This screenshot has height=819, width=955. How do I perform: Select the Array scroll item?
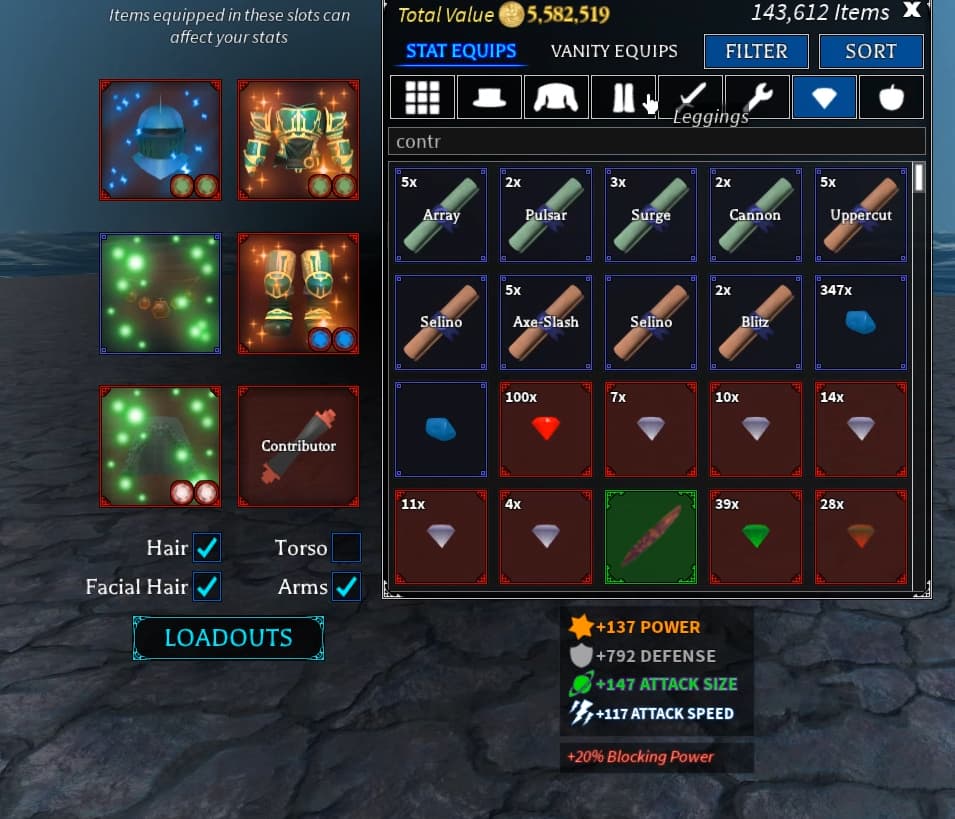[441, 214]
